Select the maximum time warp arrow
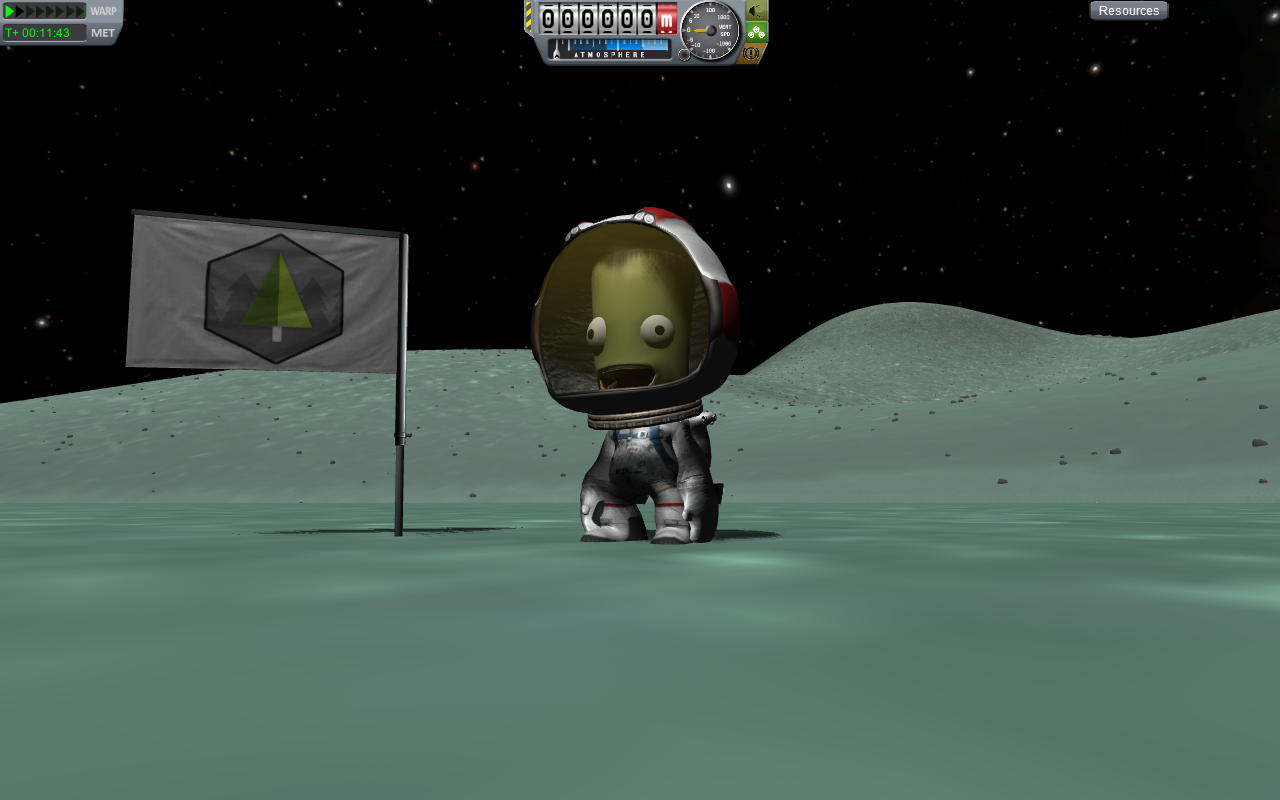This screenshot has width=1280, height=800. click(79, 11)
